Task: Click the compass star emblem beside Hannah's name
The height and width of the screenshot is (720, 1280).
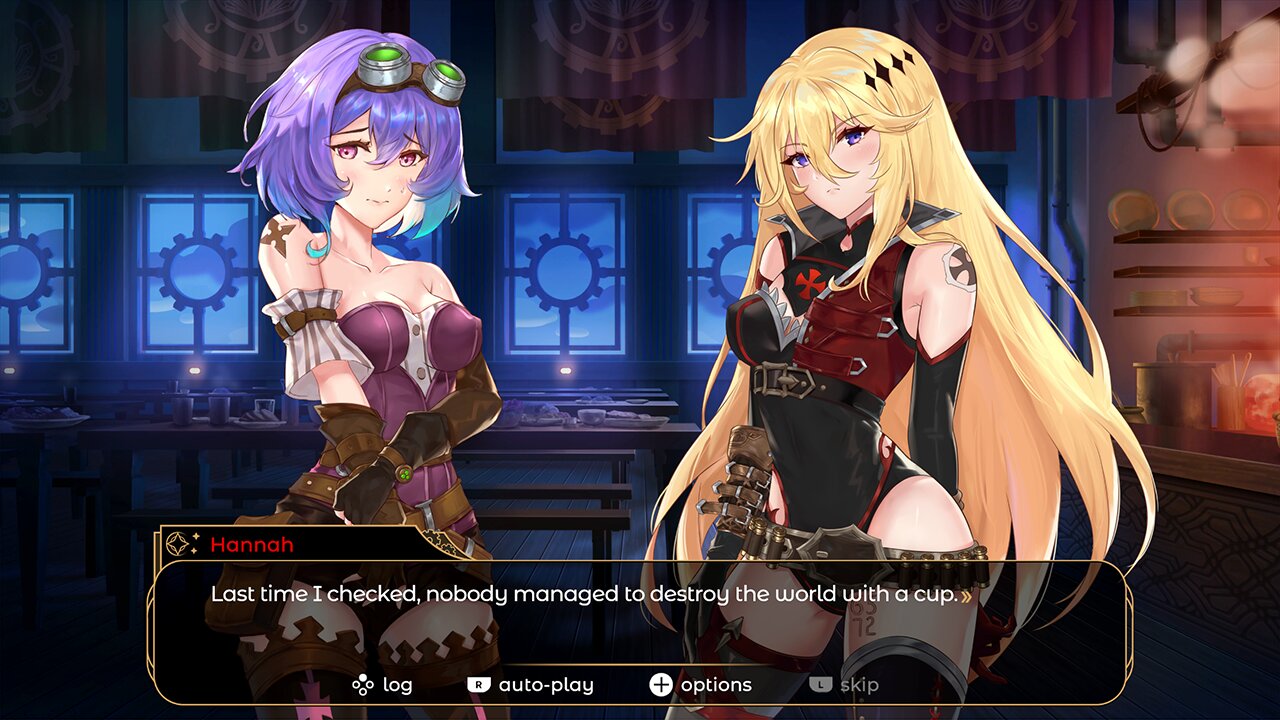Action: [176, 543]
